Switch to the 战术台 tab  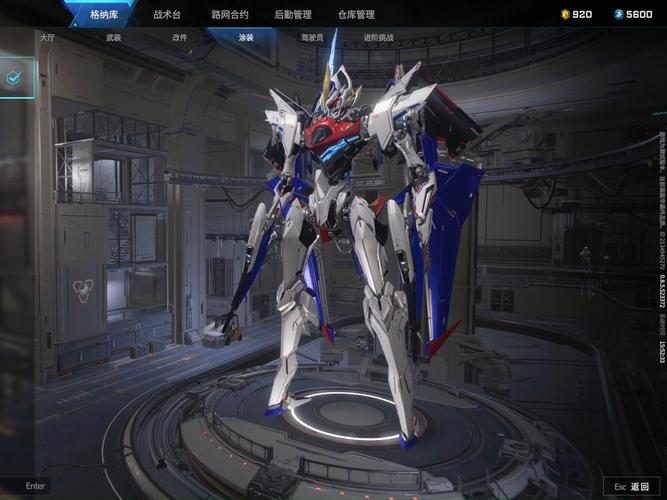click(168, 14)
